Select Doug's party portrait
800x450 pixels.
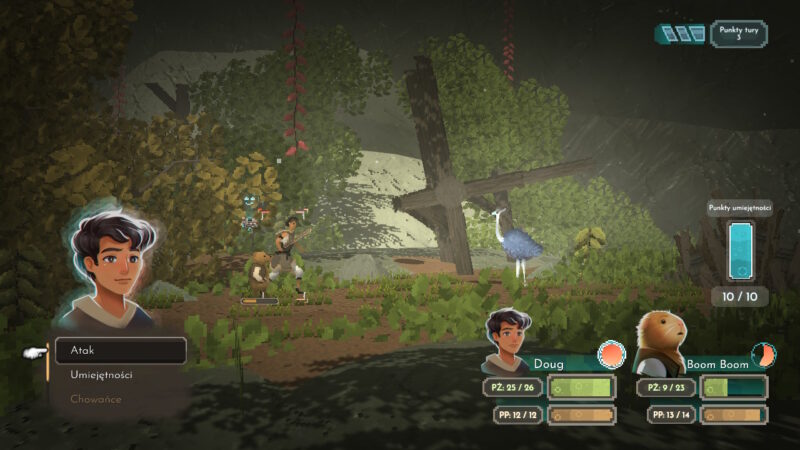[507, 343]
